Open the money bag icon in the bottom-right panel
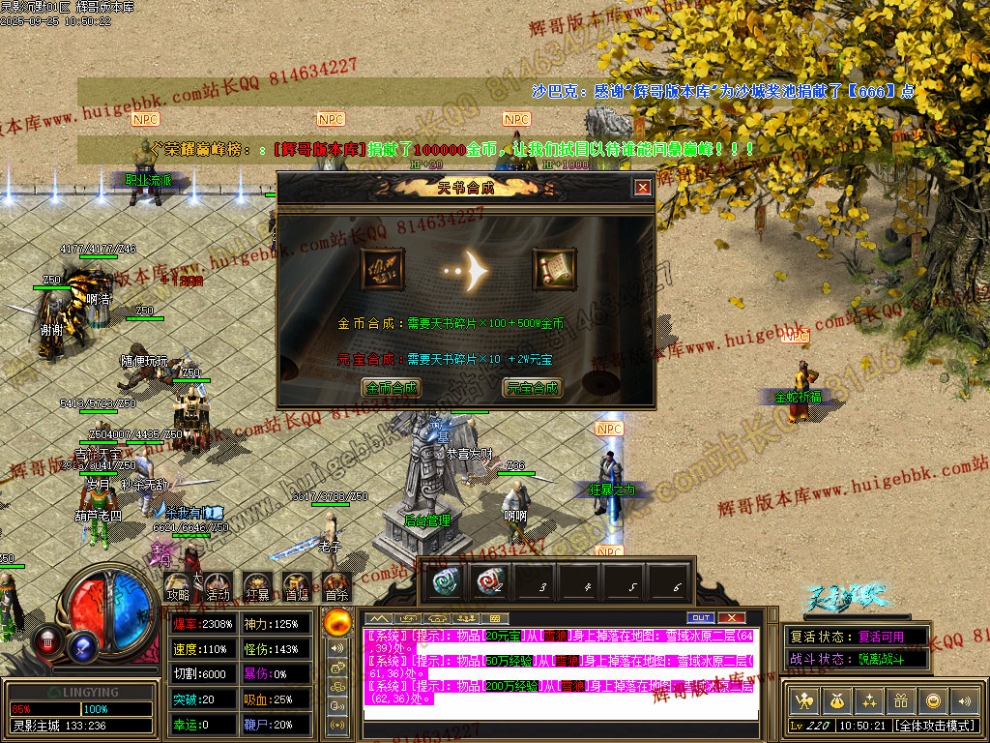990x743 pixels. pos(837,700)
